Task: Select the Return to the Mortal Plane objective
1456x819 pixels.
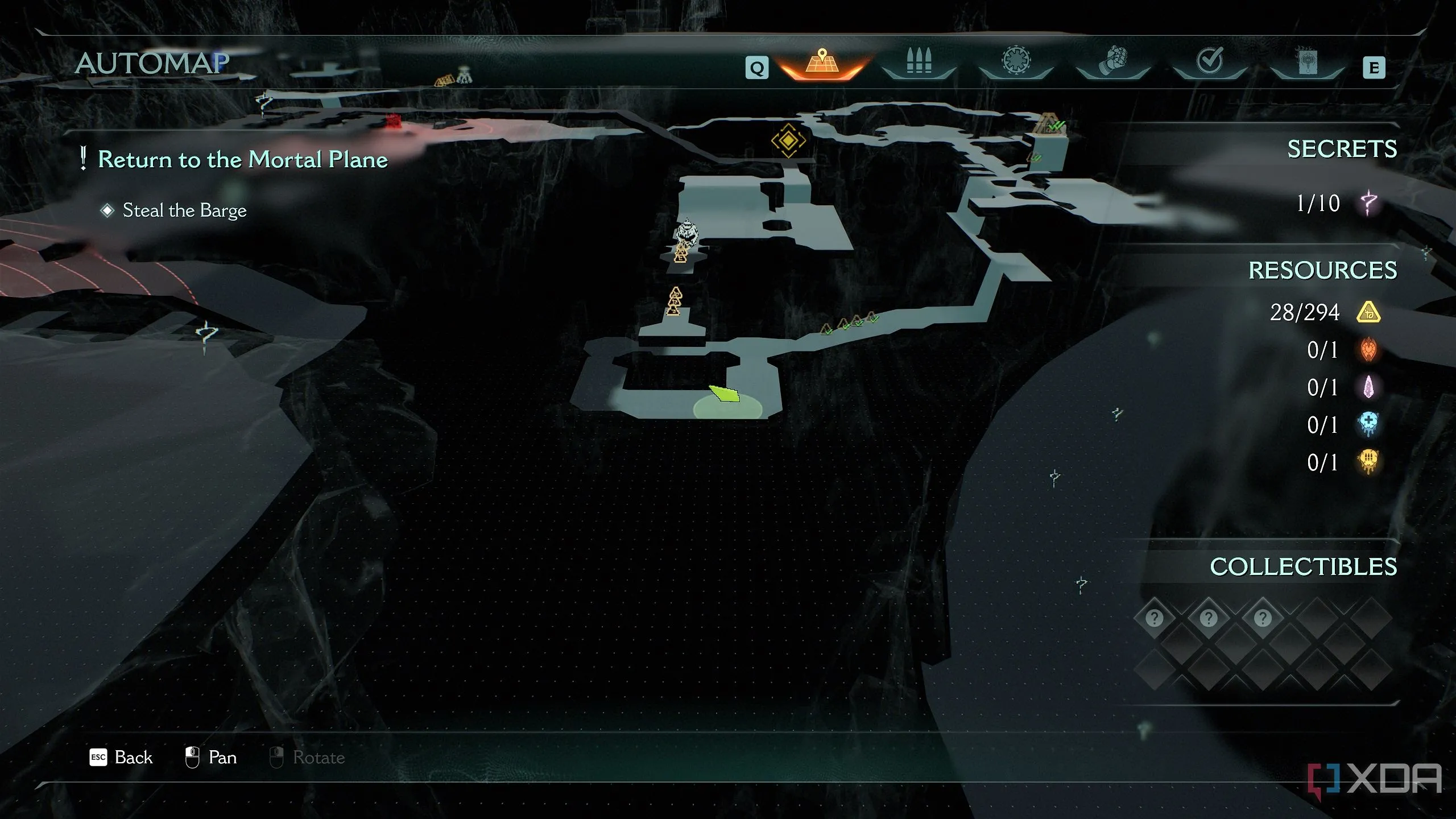Action: pos(242,159)
